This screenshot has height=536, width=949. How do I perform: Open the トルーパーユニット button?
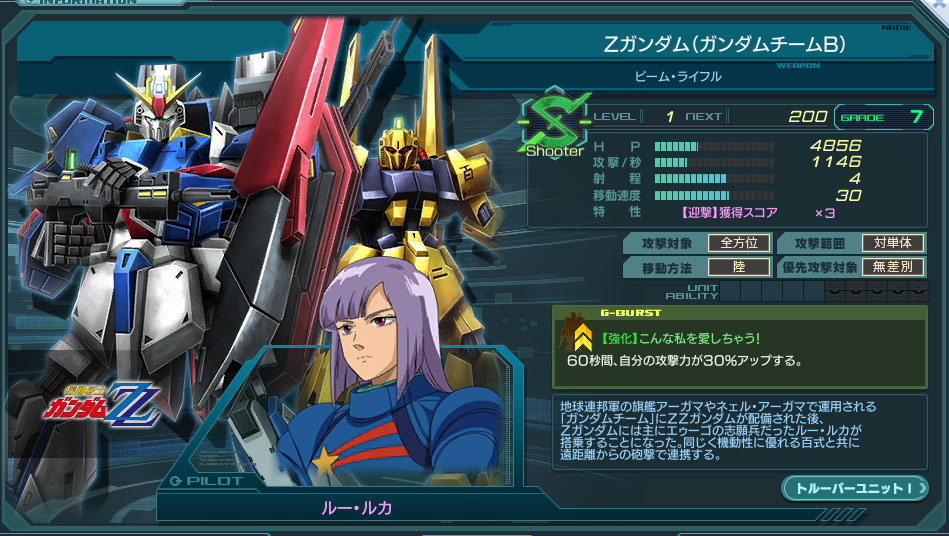tap(854, 488)
